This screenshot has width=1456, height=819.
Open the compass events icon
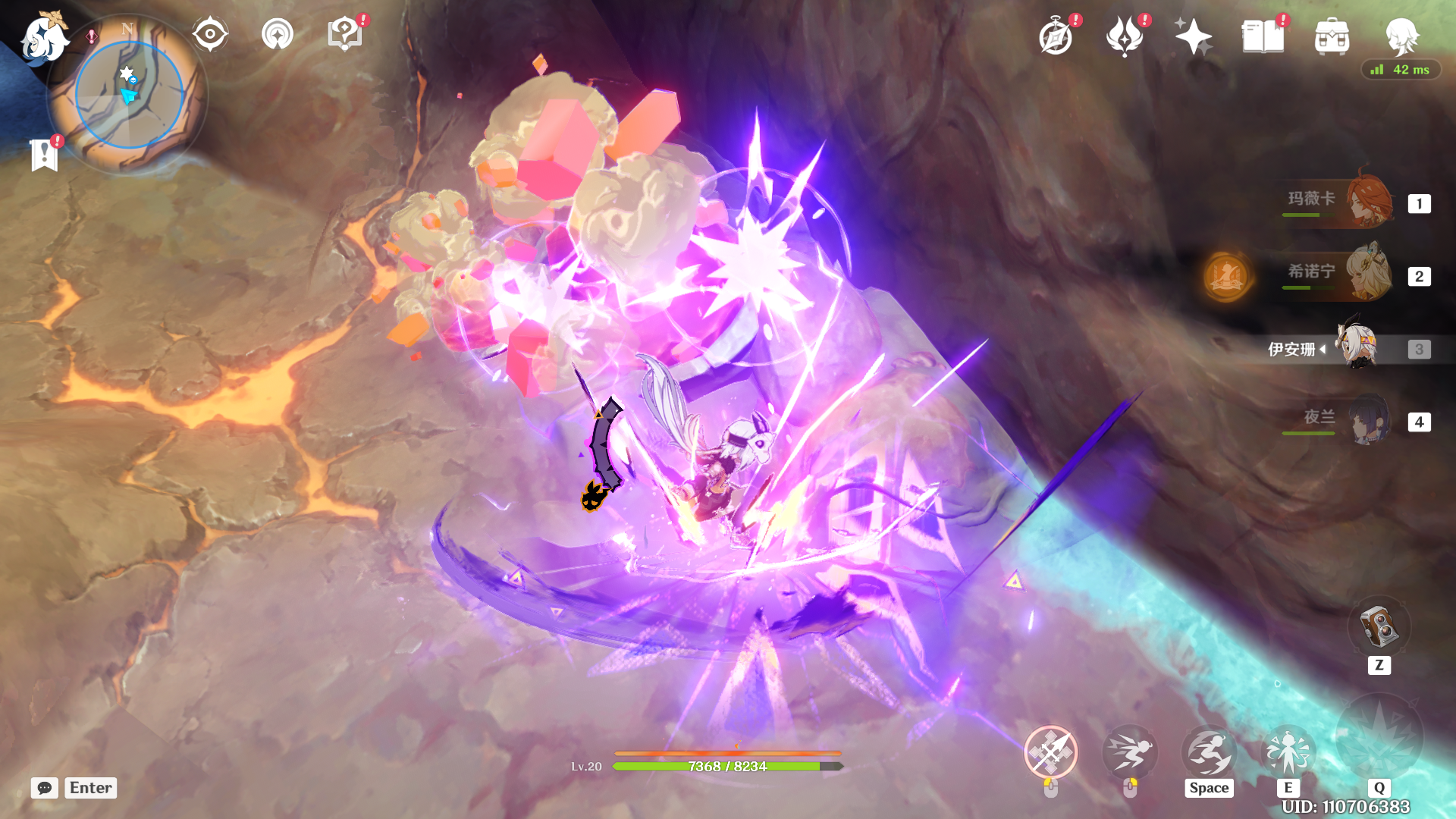pyautogui.click(x=1056, y=37)
